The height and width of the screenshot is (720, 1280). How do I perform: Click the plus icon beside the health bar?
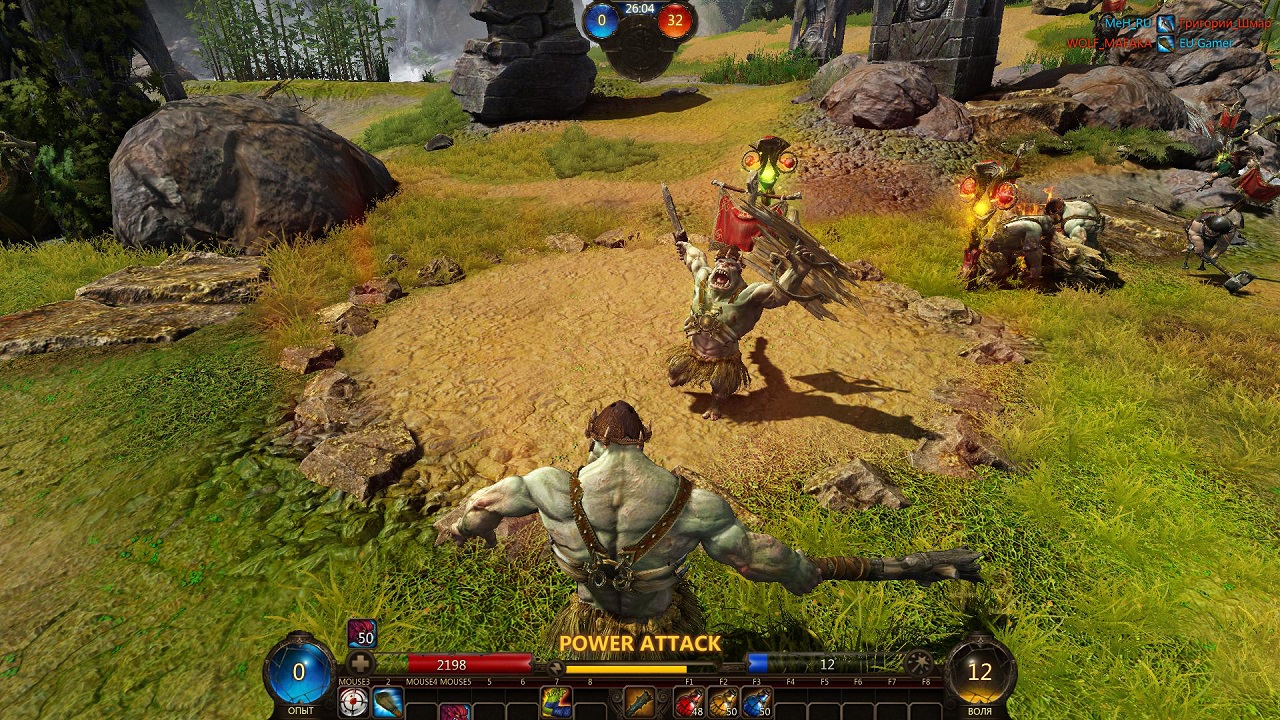click(x=361, y=663)
